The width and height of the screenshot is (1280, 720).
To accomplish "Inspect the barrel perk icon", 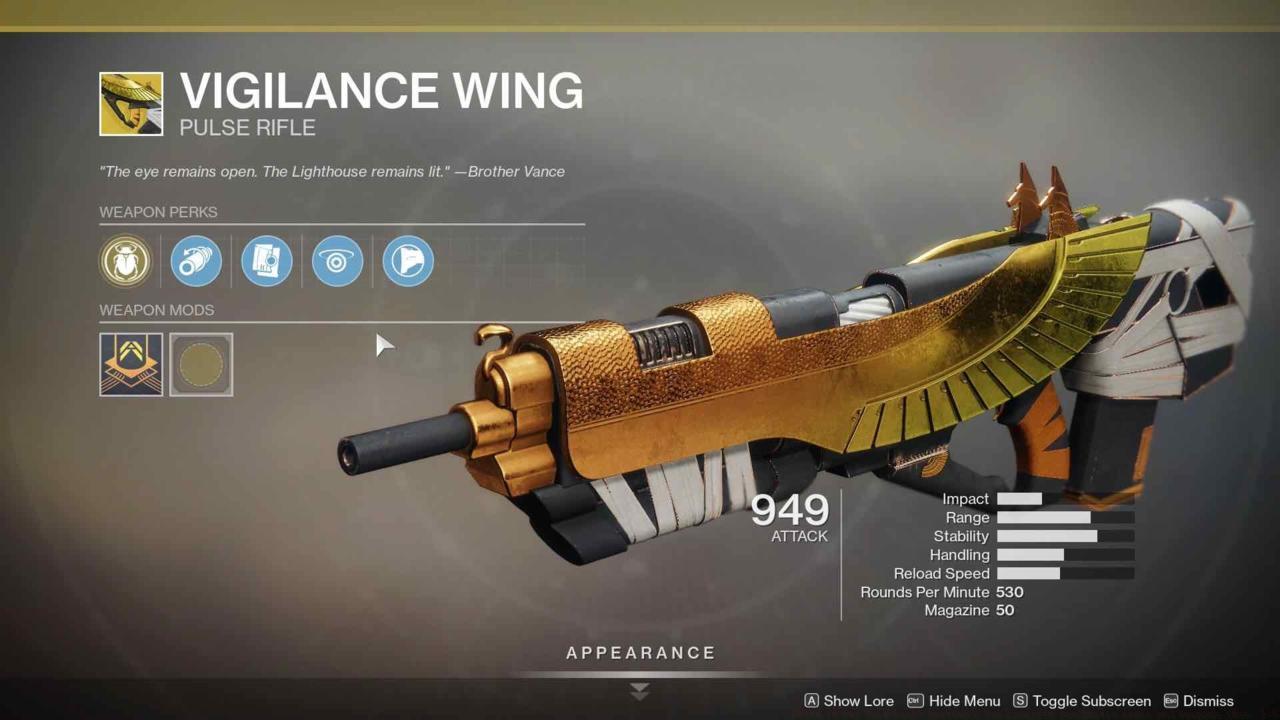I will [x=196, y=261].
